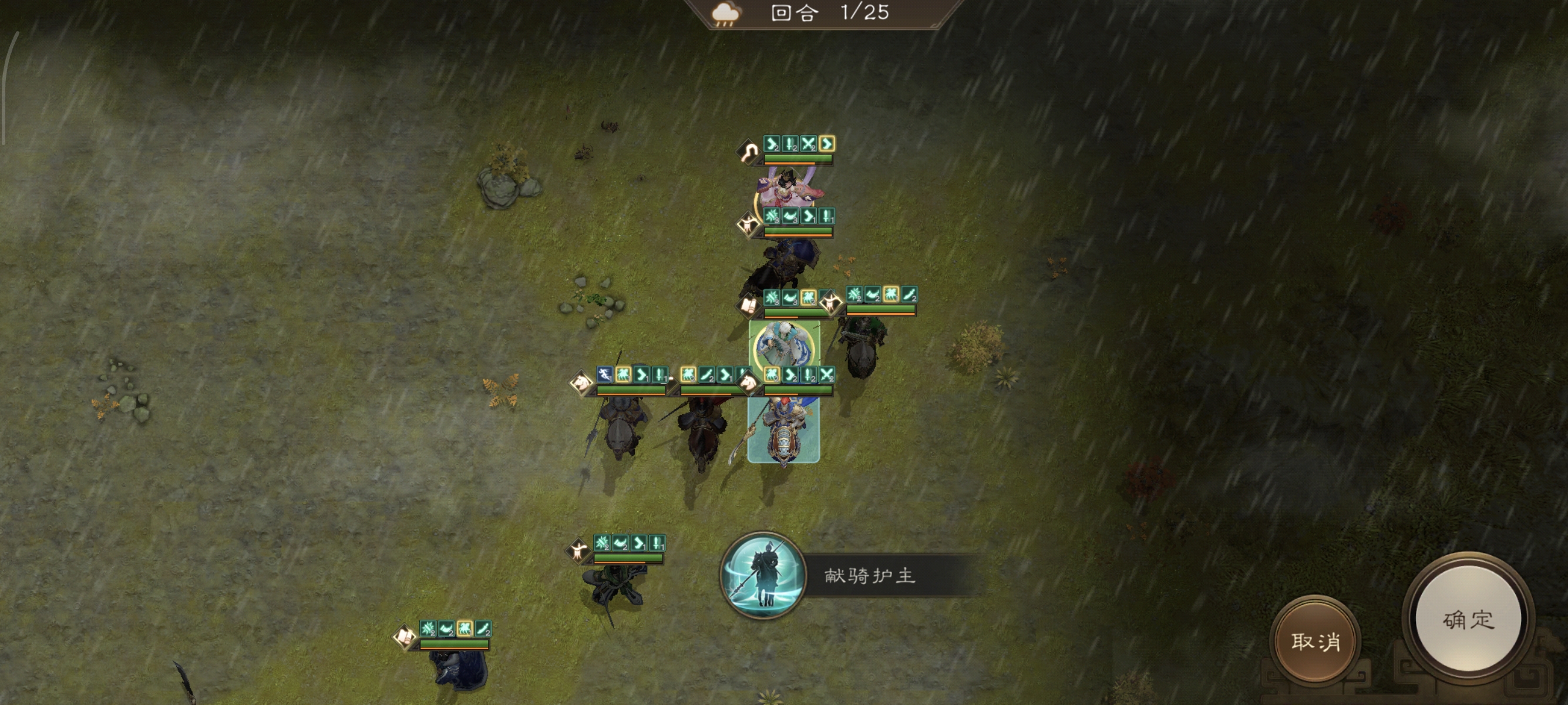Click the gold-framed insect buff on the dark green rider
This screenshot has height=705, width=1568.
[891, 297]
